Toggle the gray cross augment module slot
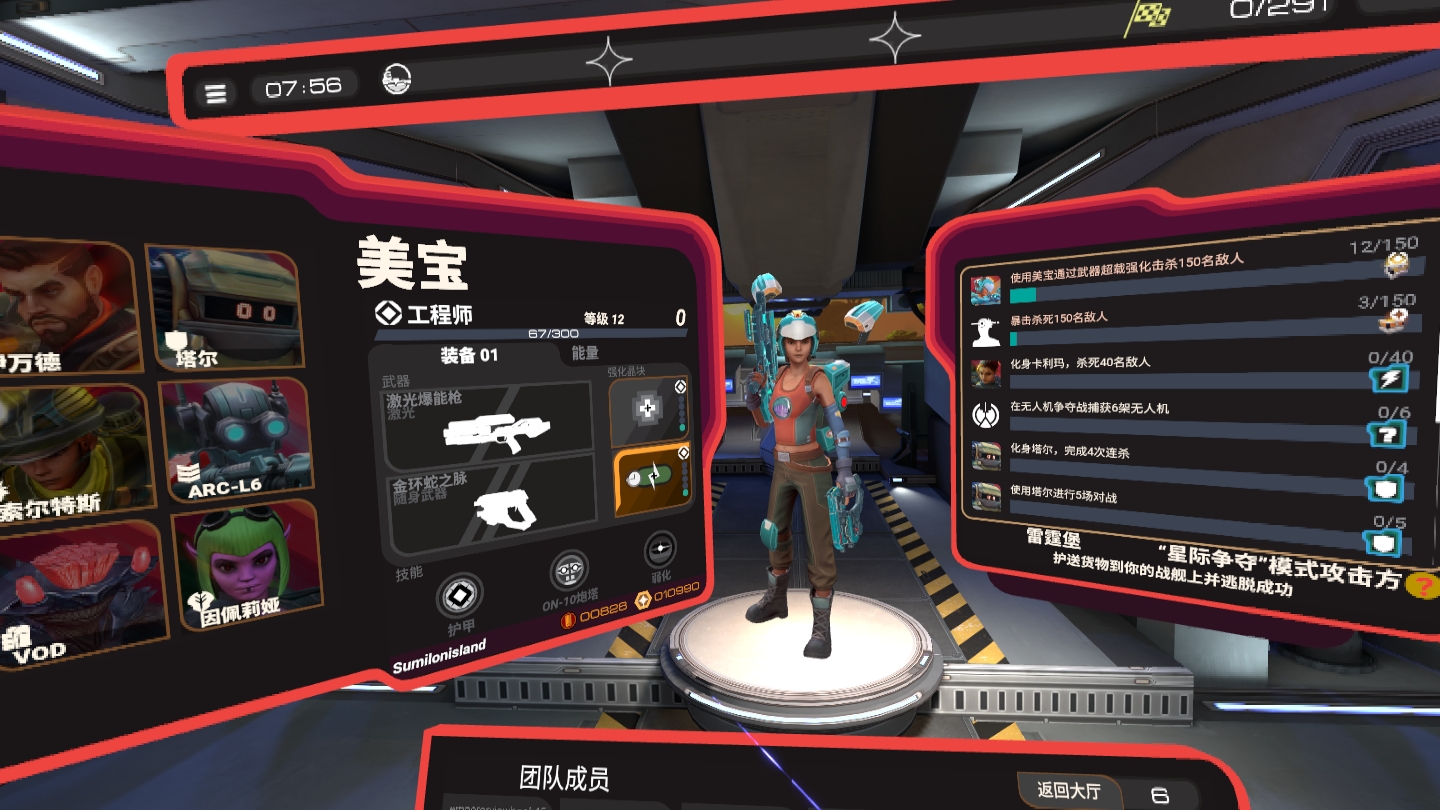The image size is (1440, 810). 648,407
